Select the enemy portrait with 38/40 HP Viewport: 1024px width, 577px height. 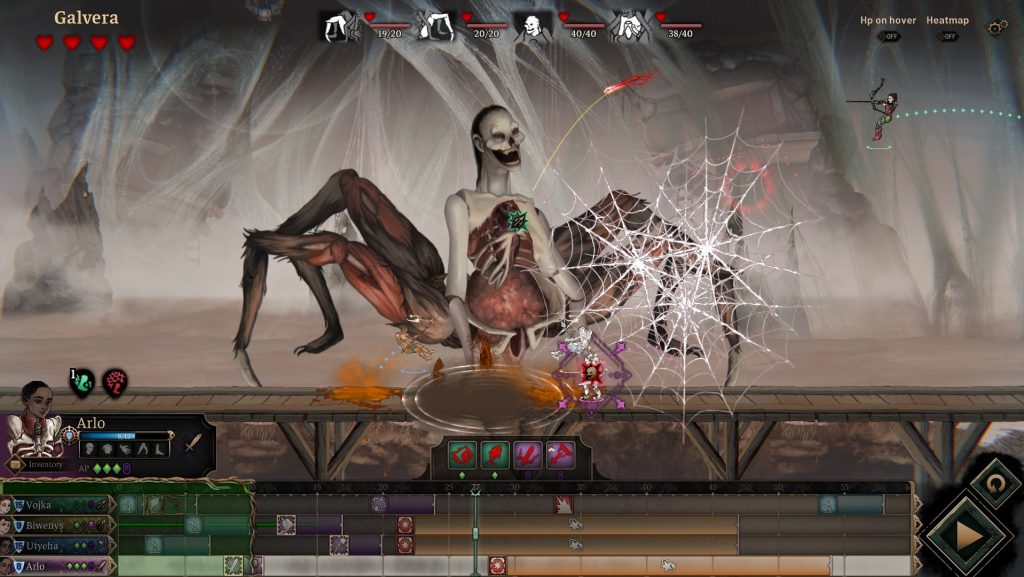tap(630, 27)
